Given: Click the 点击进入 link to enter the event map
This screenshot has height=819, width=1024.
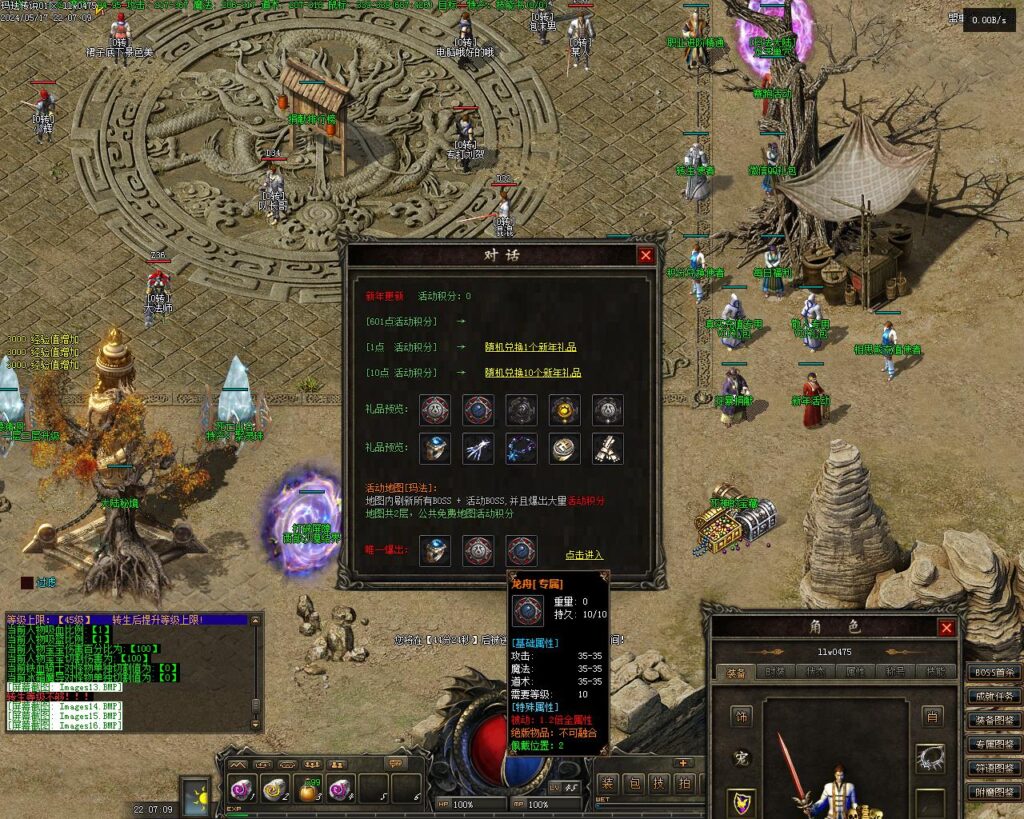Looking at the screenshot, I should click(584, 555).
